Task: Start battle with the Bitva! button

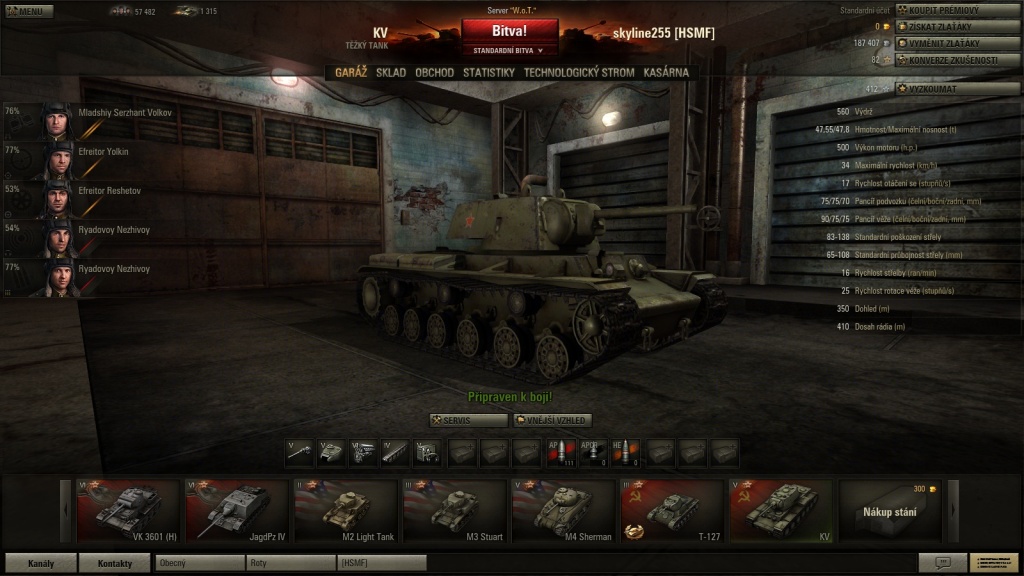Action: pos(509,31)
